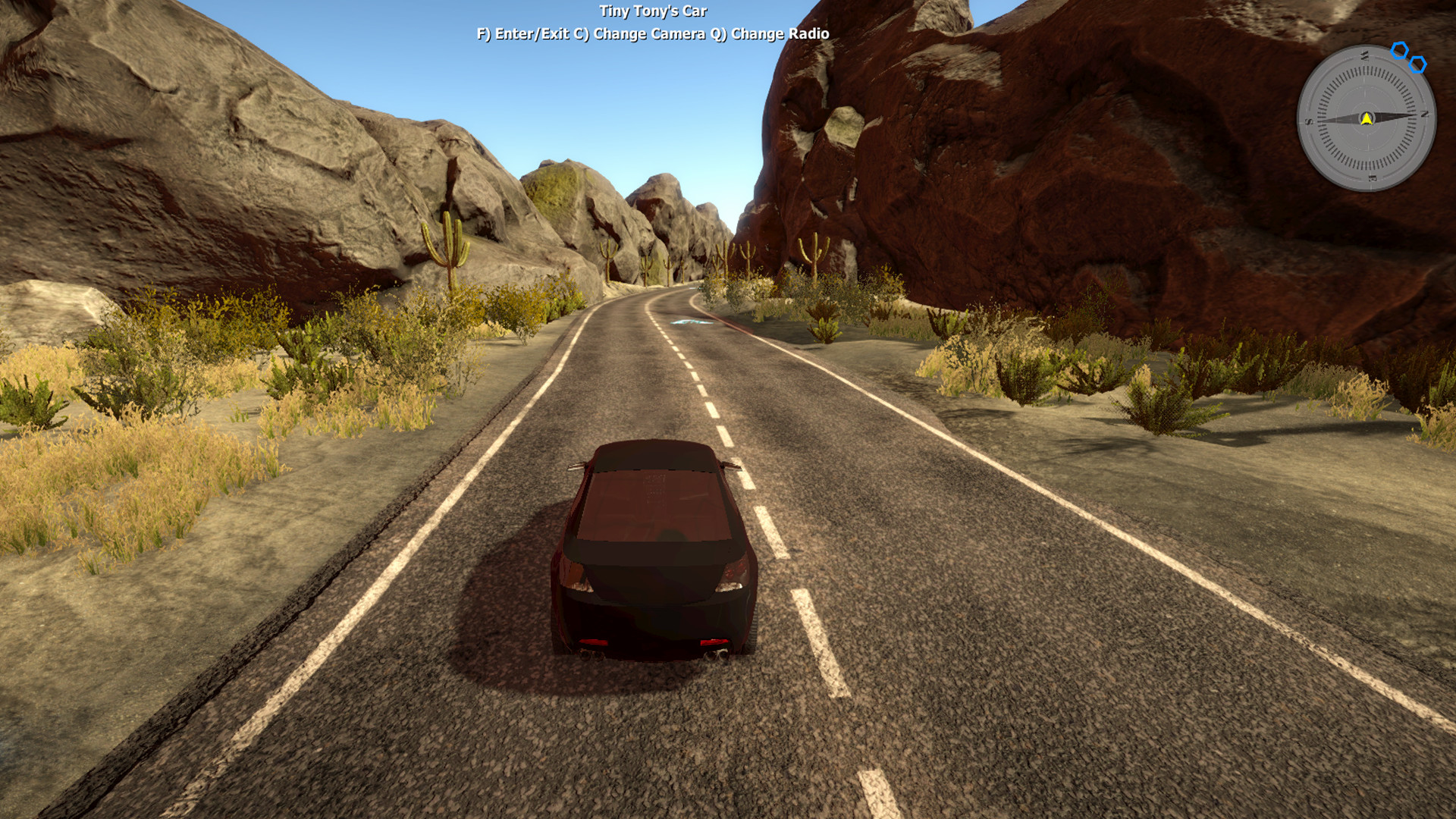Click the W label on the compass

(1364, 55)
